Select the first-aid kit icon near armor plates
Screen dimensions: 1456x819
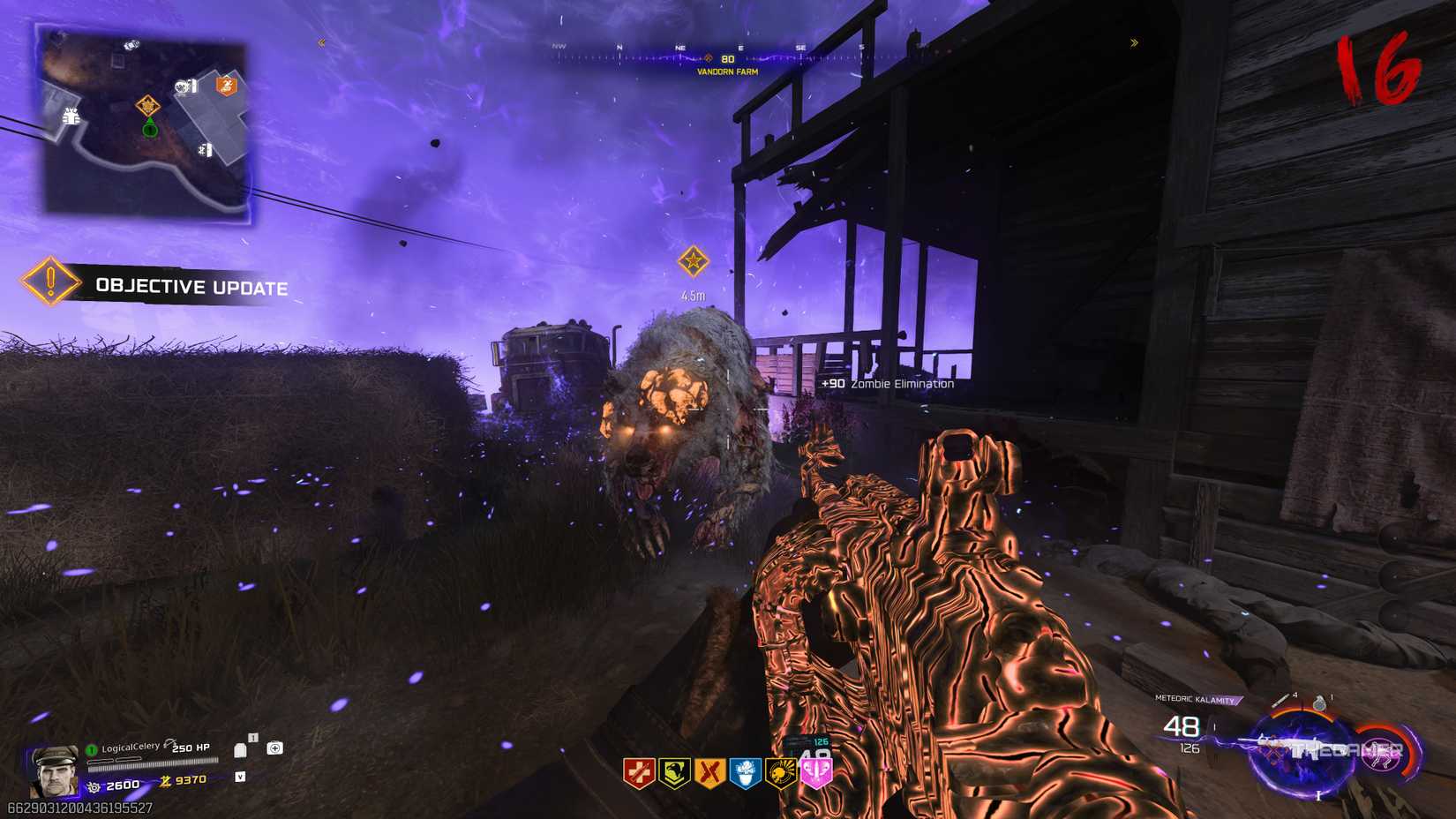[x=274, y=748]
